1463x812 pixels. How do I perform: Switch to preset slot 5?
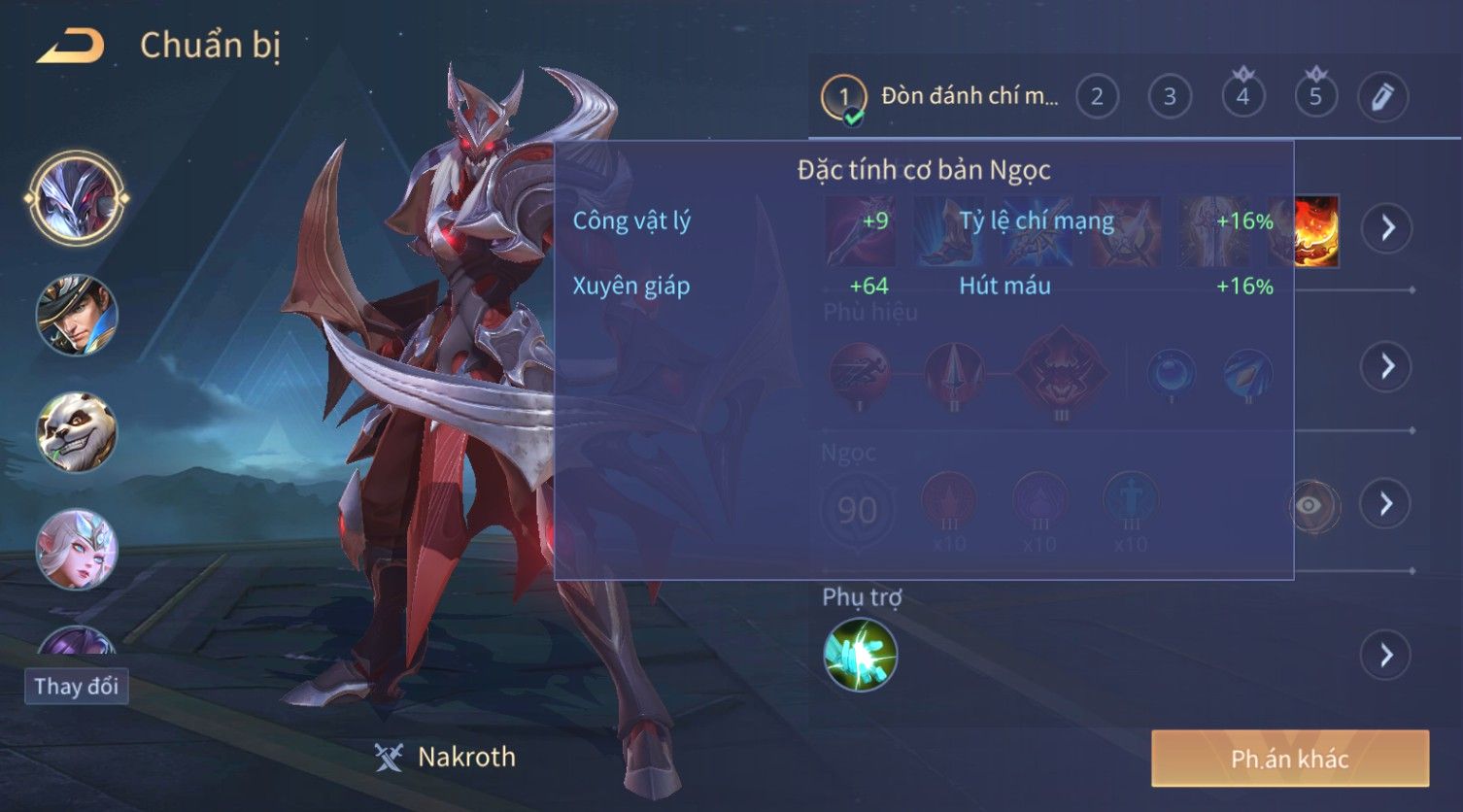(x=1315, y=97)
